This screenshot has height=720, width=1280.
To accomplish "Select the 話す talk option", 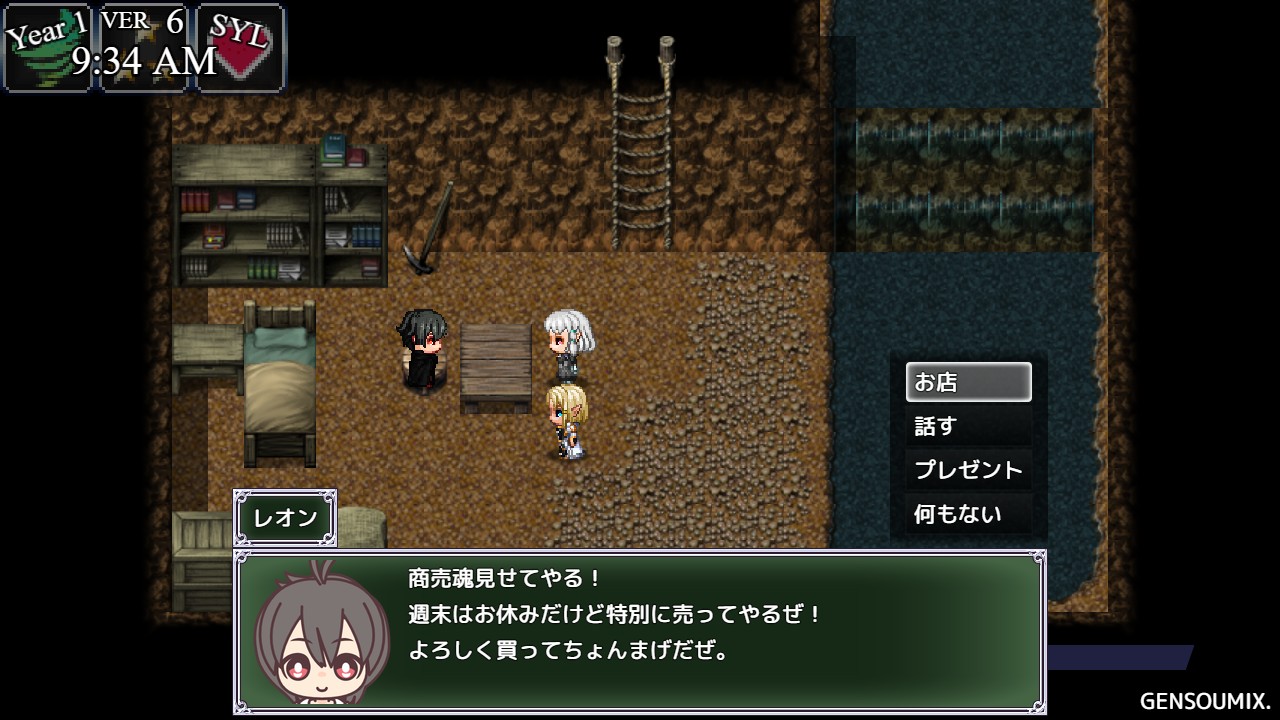I will click(968, 426).
